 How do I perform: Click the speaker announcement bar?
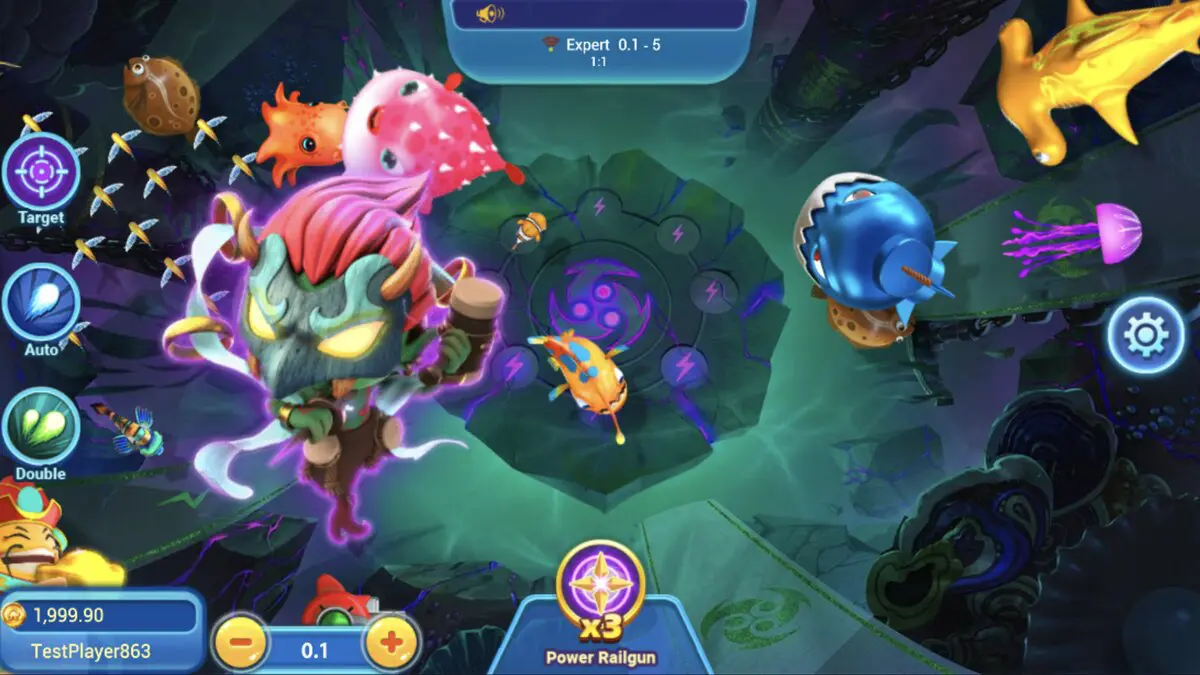click(x=598, y=14)
